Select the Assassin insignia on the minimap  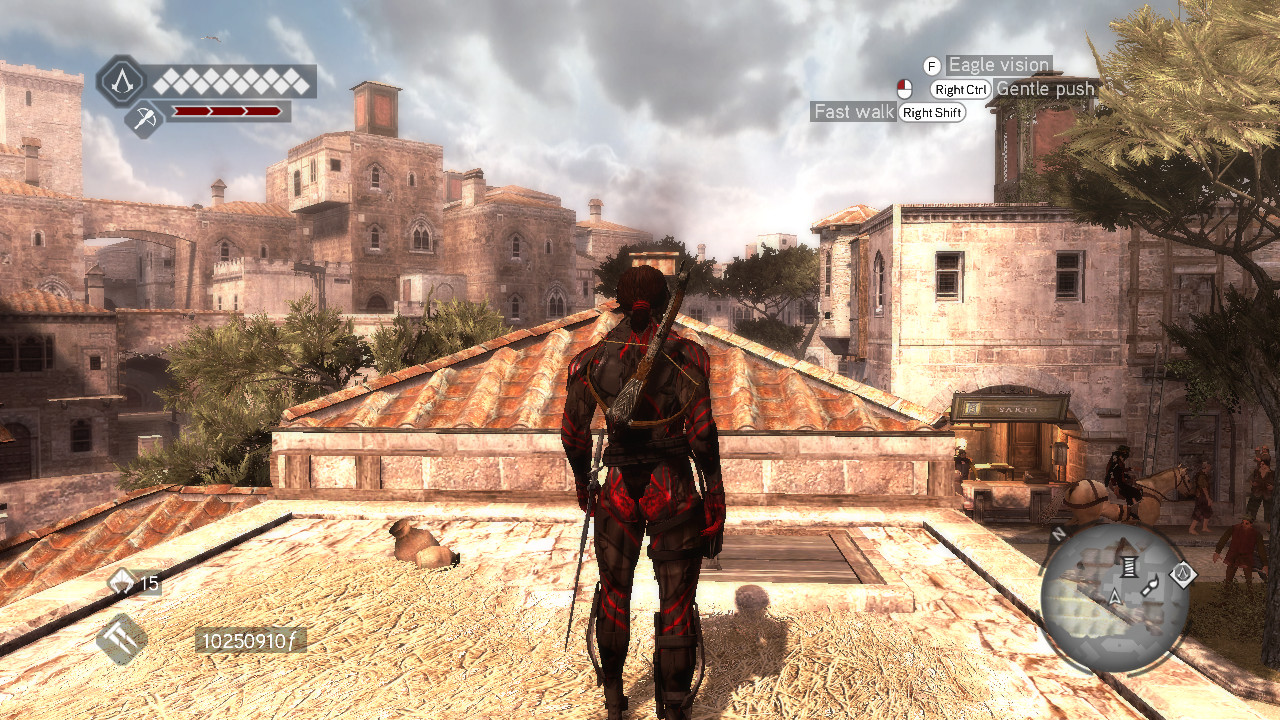click(1184, 574)
